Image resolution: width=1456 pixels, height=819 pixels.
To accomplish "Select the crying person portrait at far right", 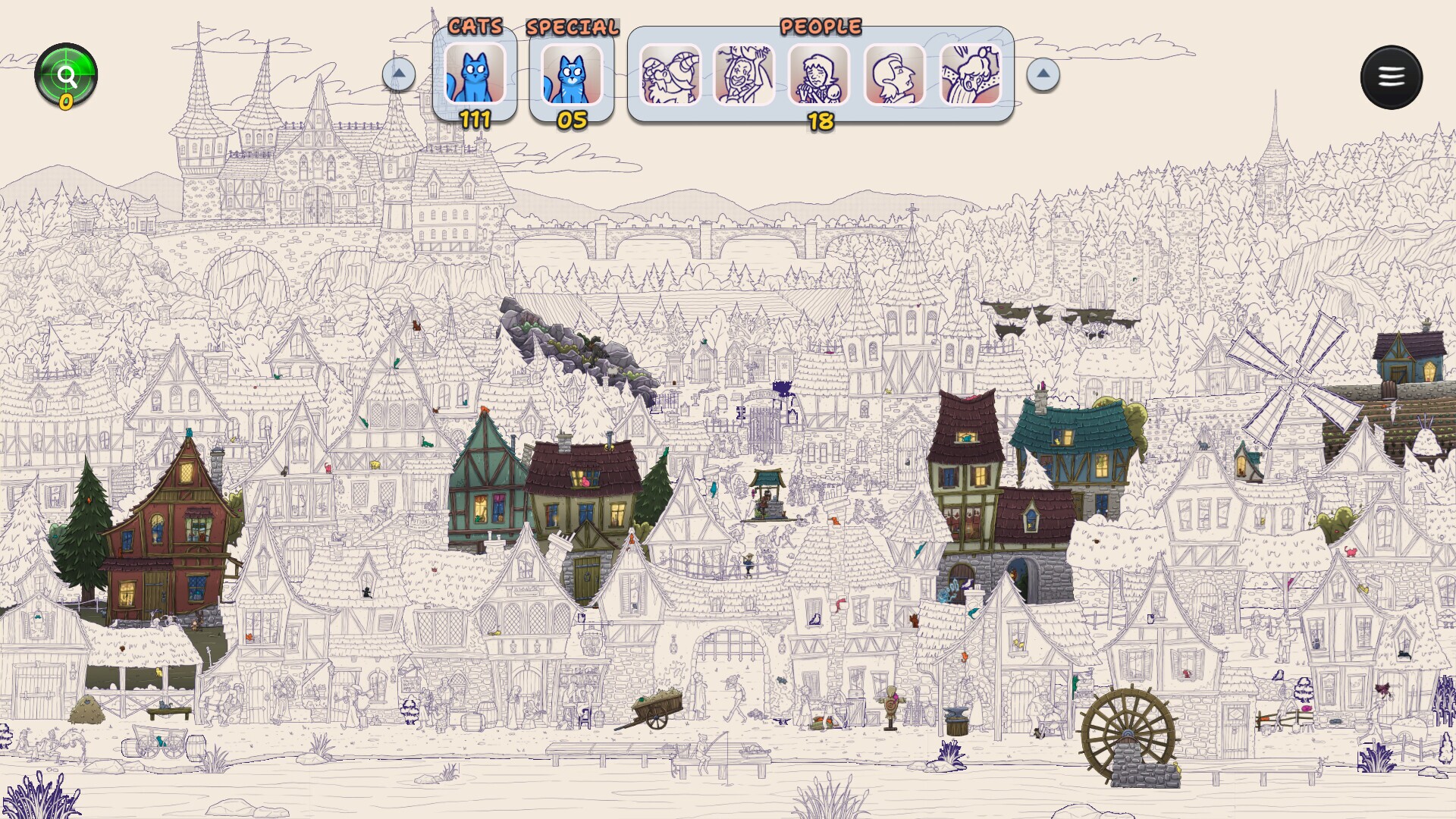I will pos(972,76).
